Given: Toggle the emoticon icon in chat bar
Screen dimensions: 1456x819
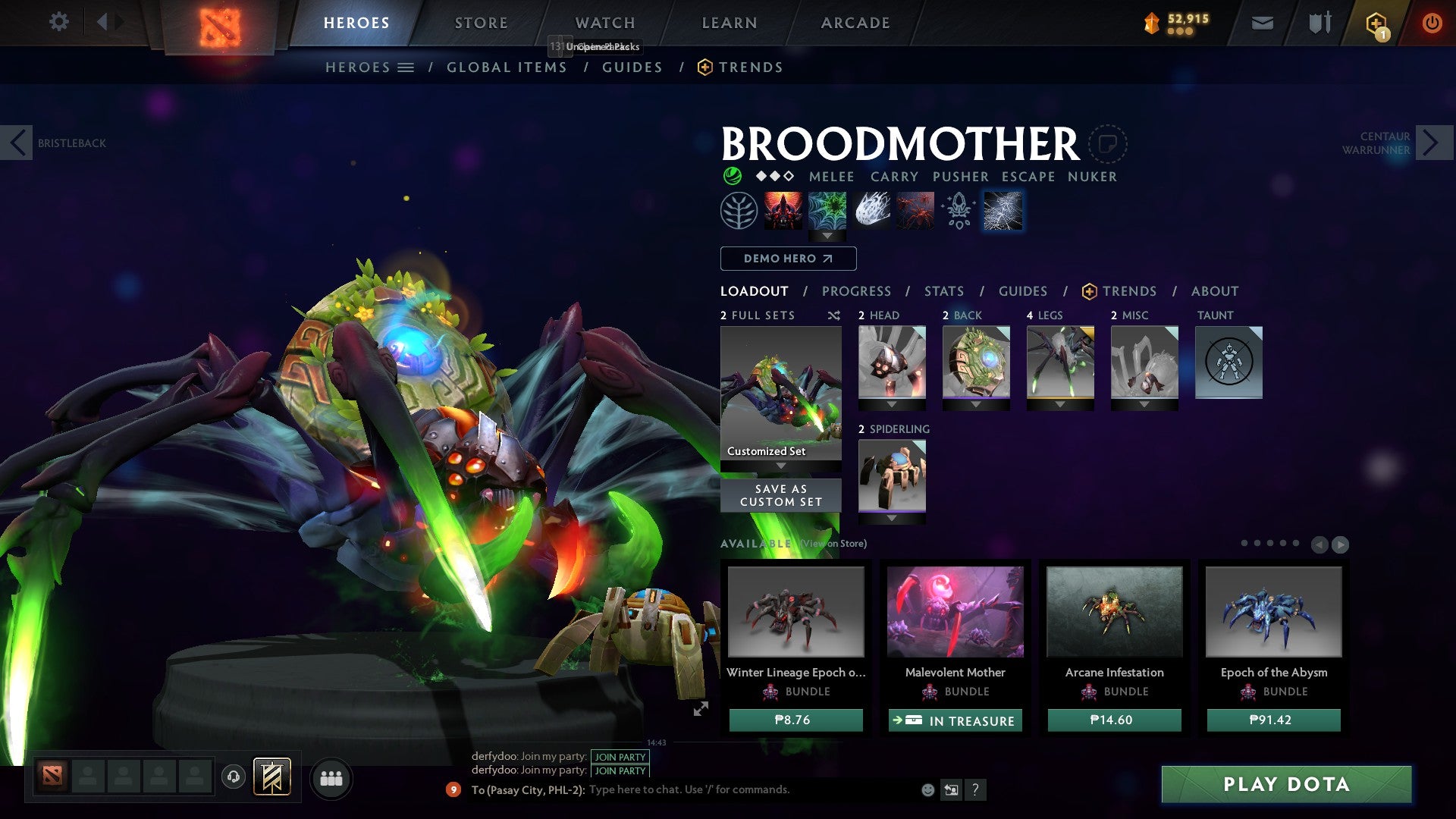Looking at the screenshot, I should pos(927,789).
